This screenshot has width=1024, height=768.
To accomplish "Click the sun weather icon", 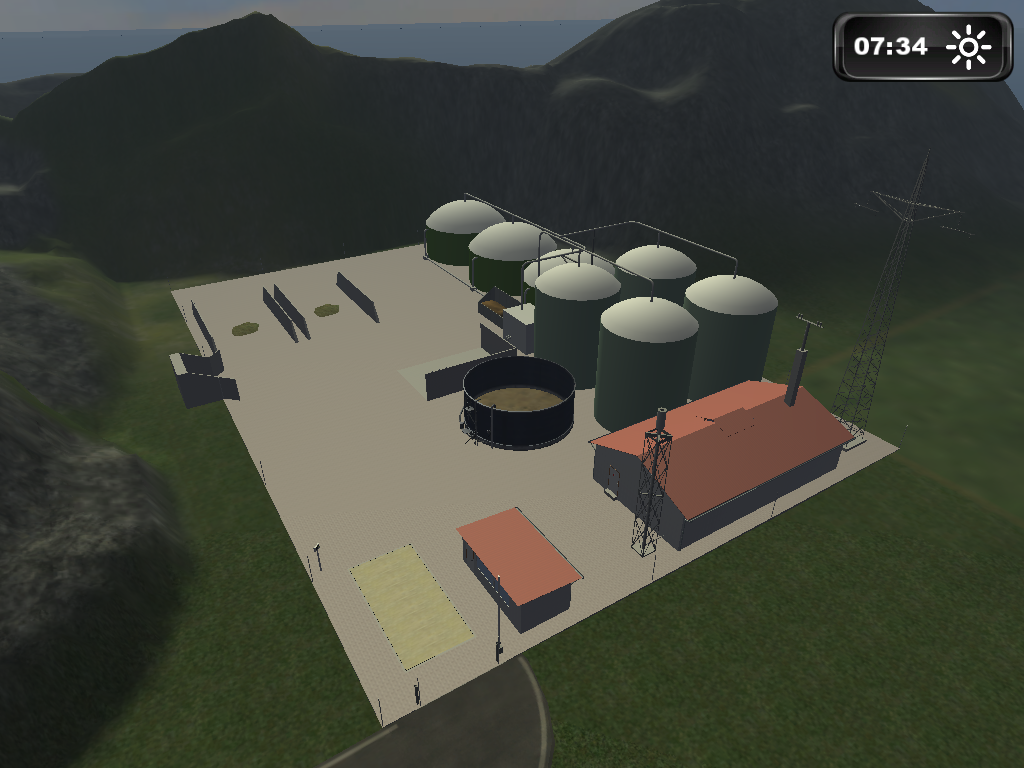I will (x=968, y=47).
